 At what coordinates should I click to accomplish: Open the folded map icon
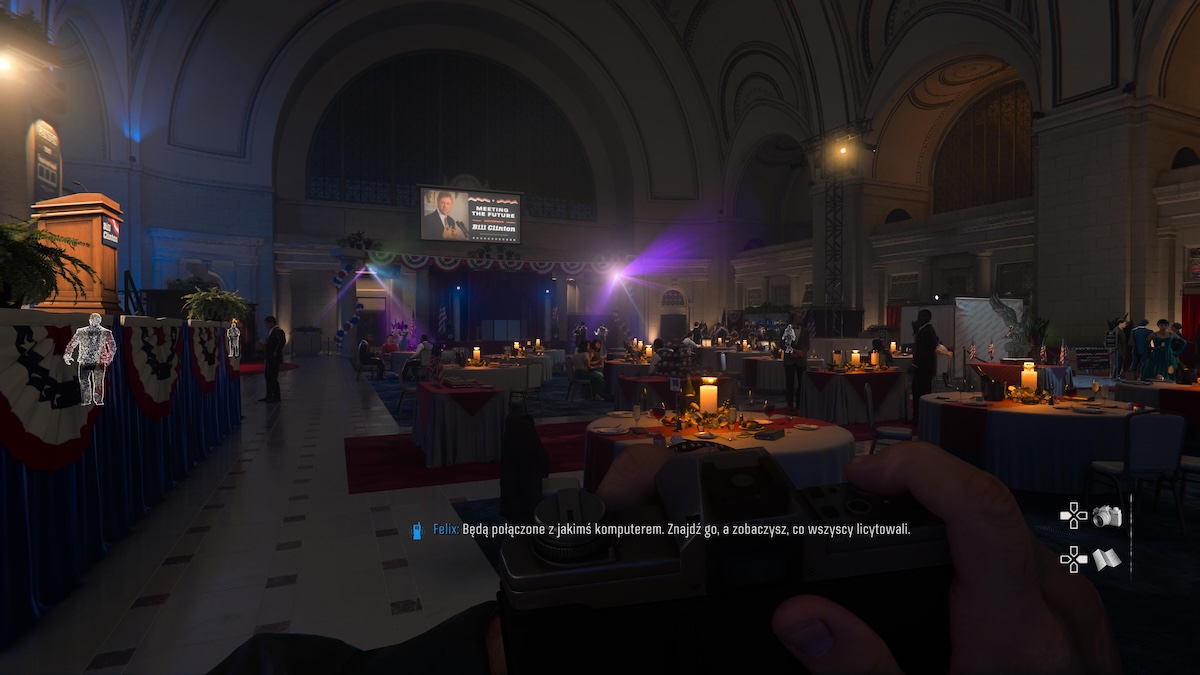pos(1106,559)
